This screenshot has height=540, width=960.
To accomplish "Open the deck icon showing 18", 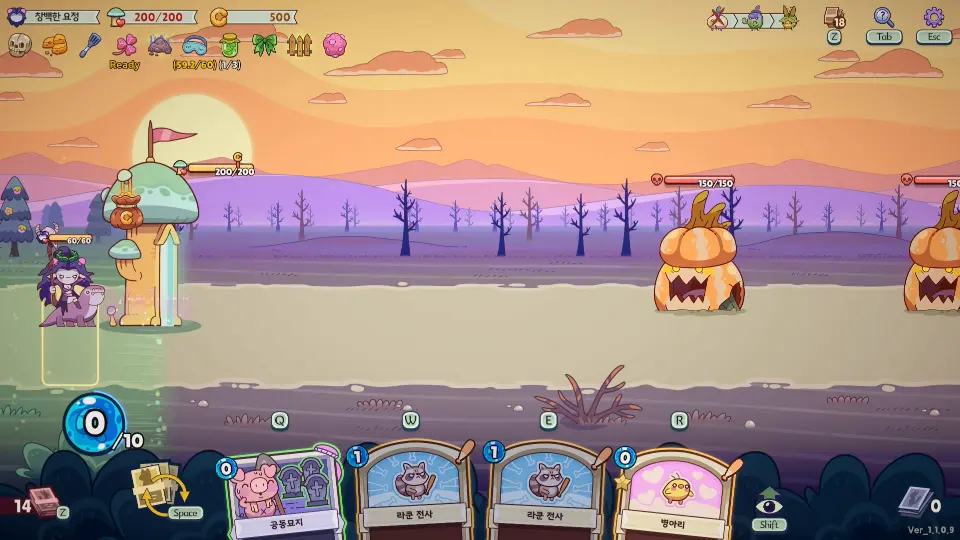I will 834,18.
